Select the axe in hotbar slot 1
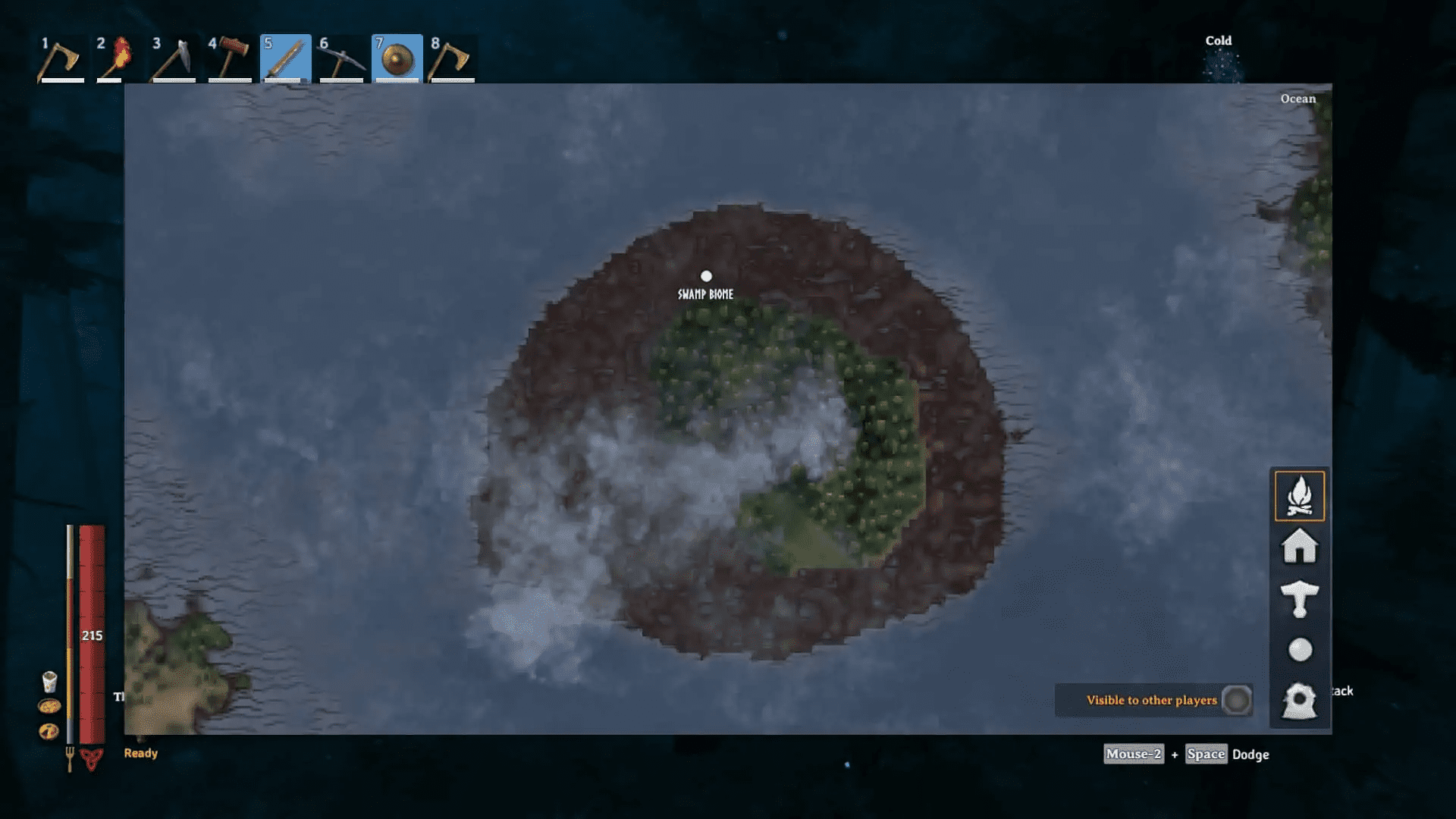Screen dimensions: 1456x819 pyautogui.click(x=61, y=59)
